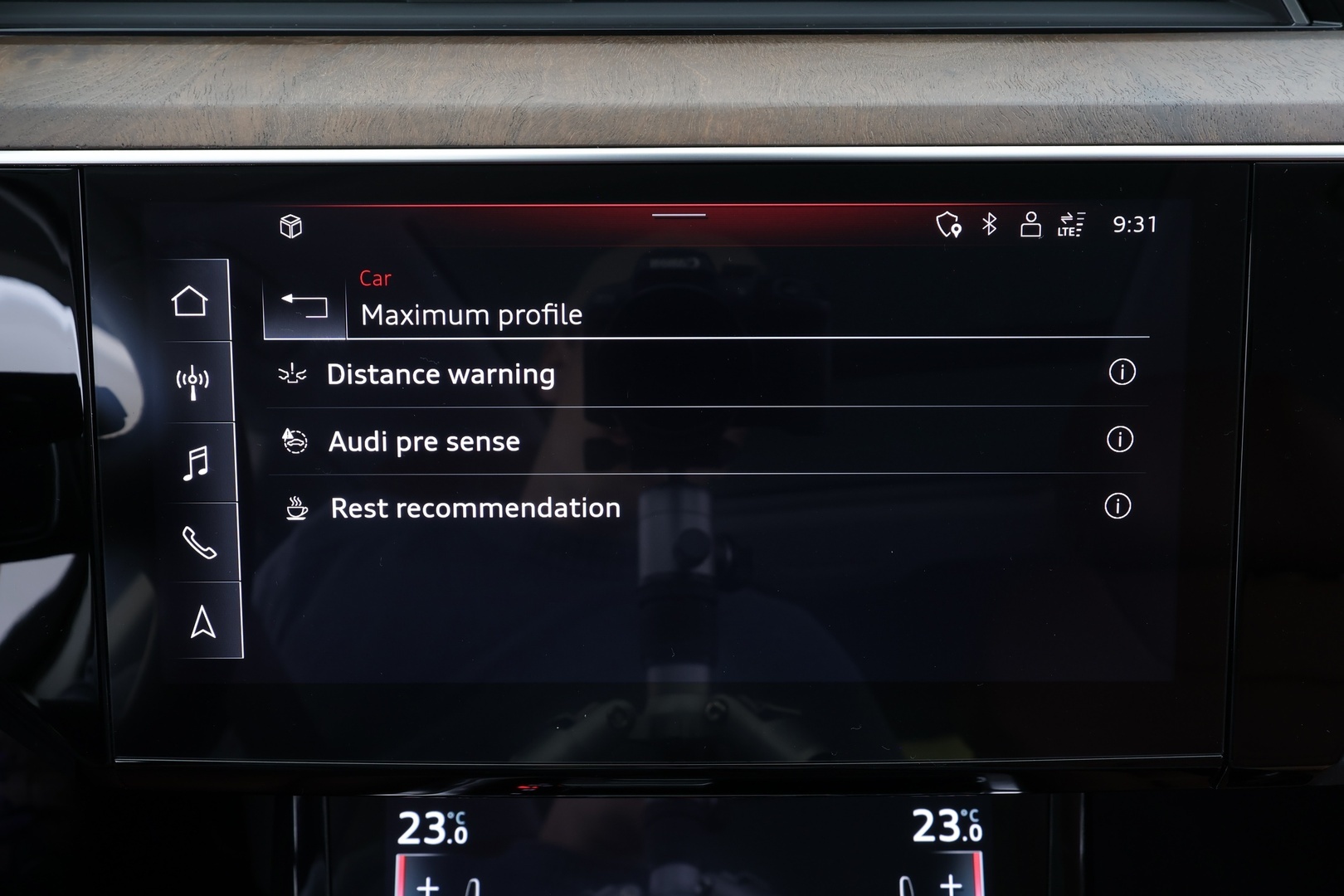
Task: Check connectivity via the LTE signal icon
Action: [1070, 224]
